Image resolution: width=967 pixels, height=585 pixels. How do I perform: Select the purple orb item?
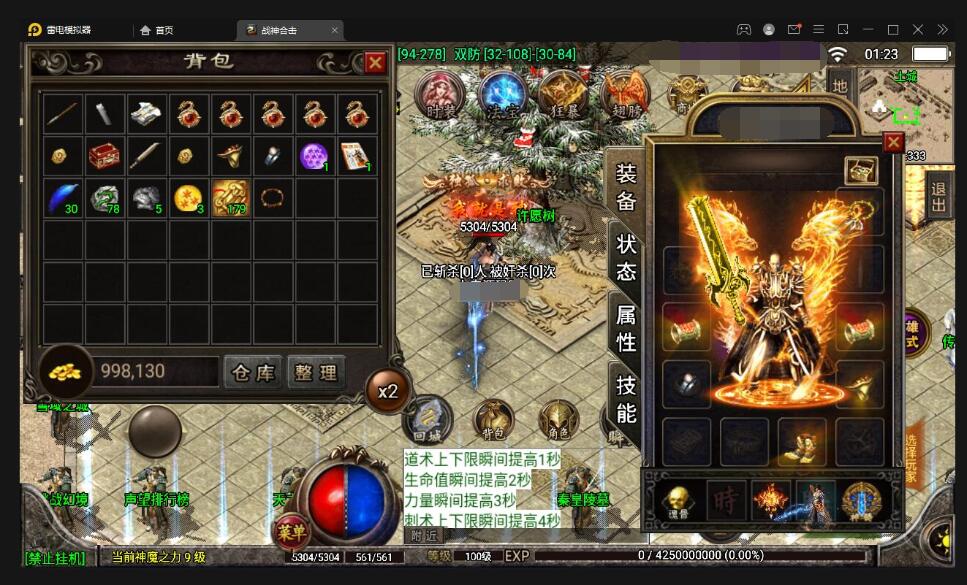click(315, 156)
